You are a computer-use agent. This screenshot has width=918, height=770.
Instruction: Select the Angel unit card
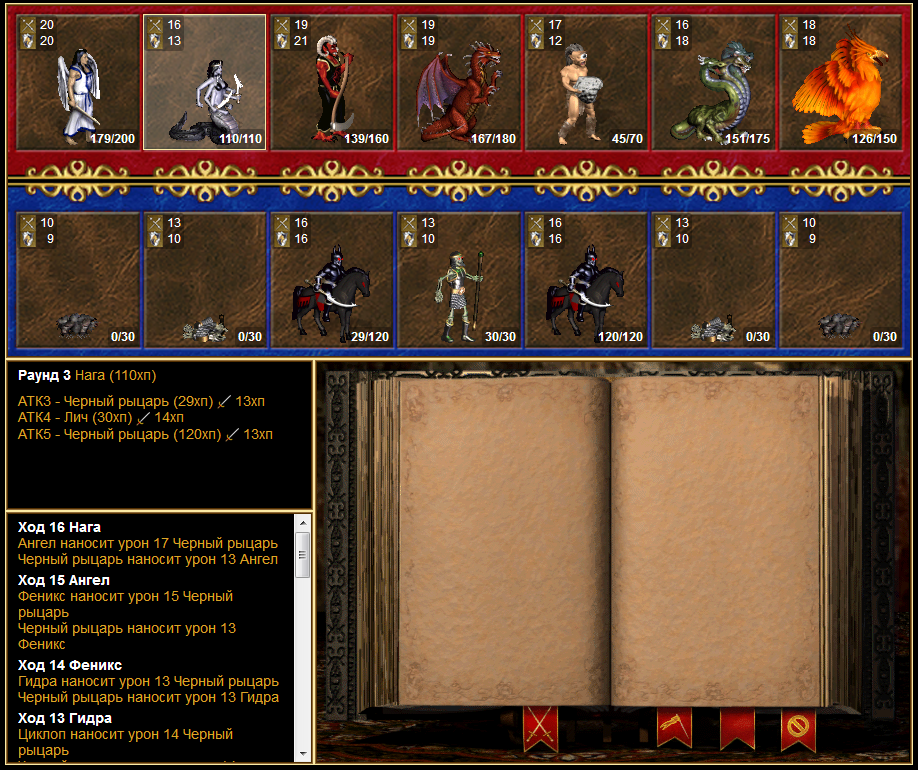[x=78, y=82]
